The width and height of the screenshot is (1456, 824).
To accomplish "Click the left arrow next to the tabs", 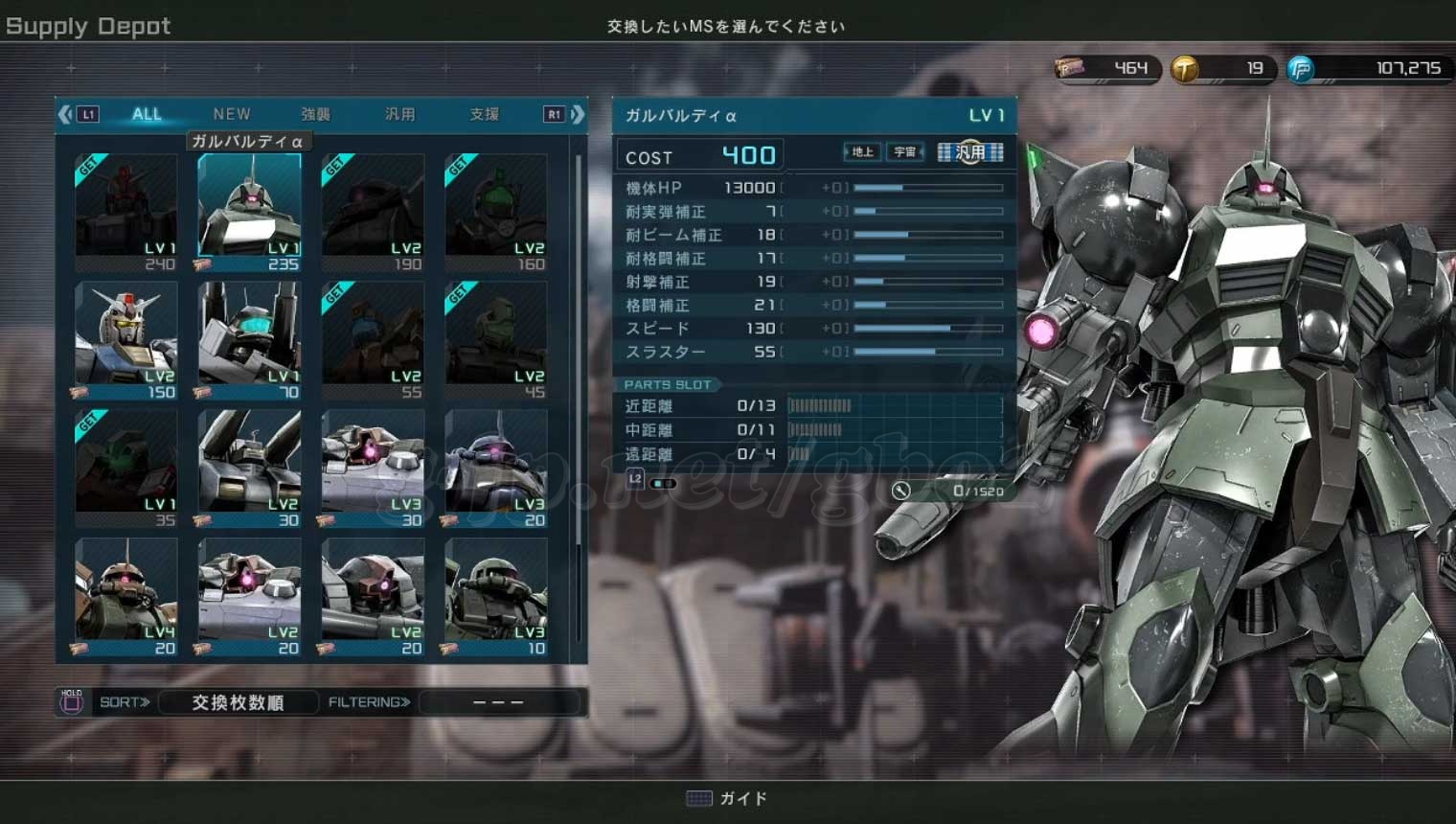I will (65, 114).
